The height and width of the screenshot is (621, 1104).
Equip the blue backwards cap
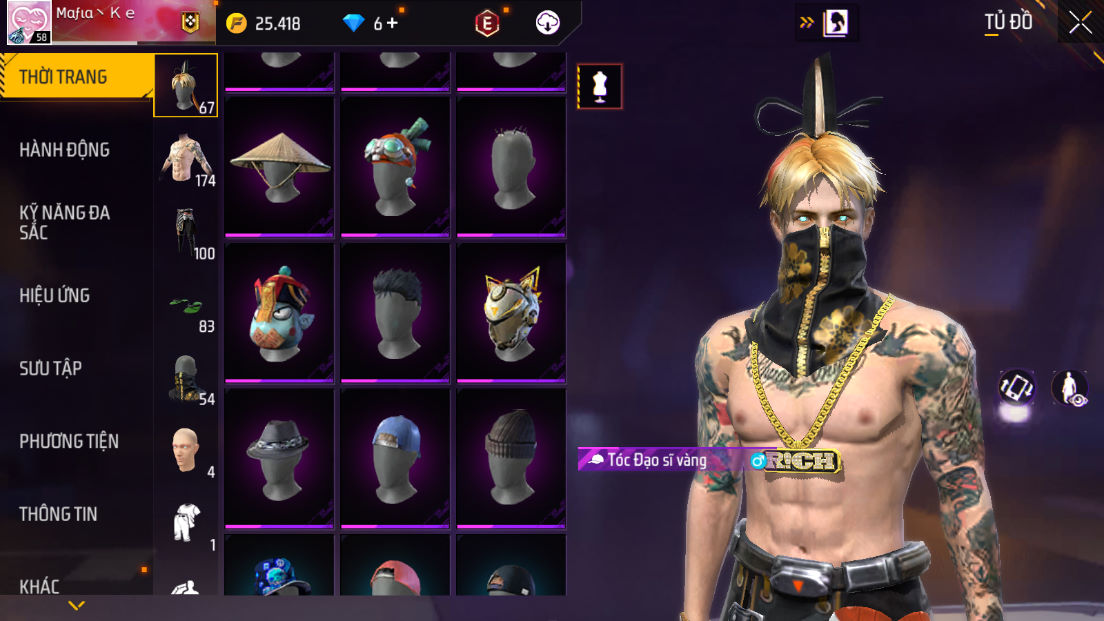pos(396,457)
